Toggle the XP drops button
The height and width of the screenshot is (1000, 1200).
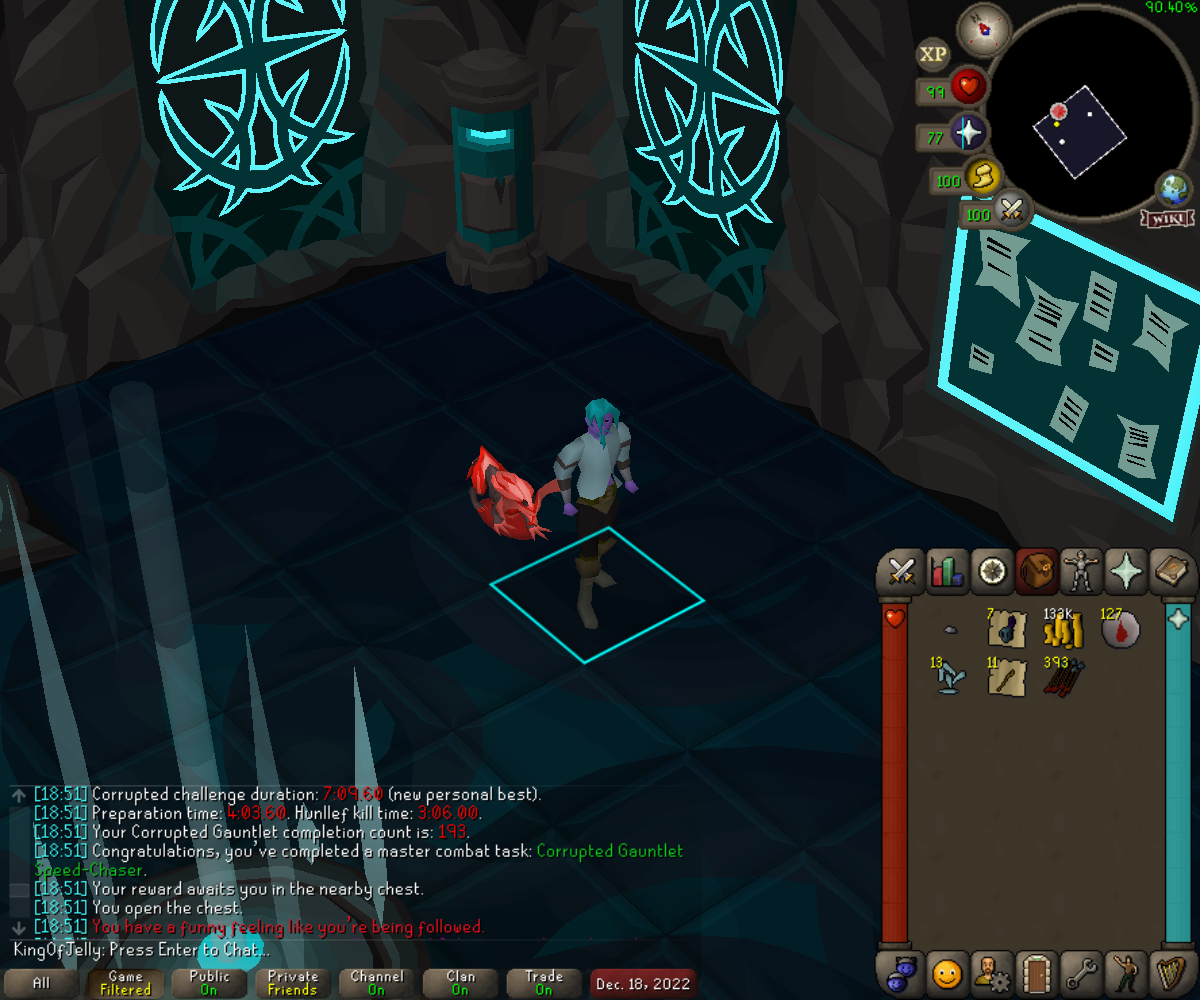(x=933, y=54)
